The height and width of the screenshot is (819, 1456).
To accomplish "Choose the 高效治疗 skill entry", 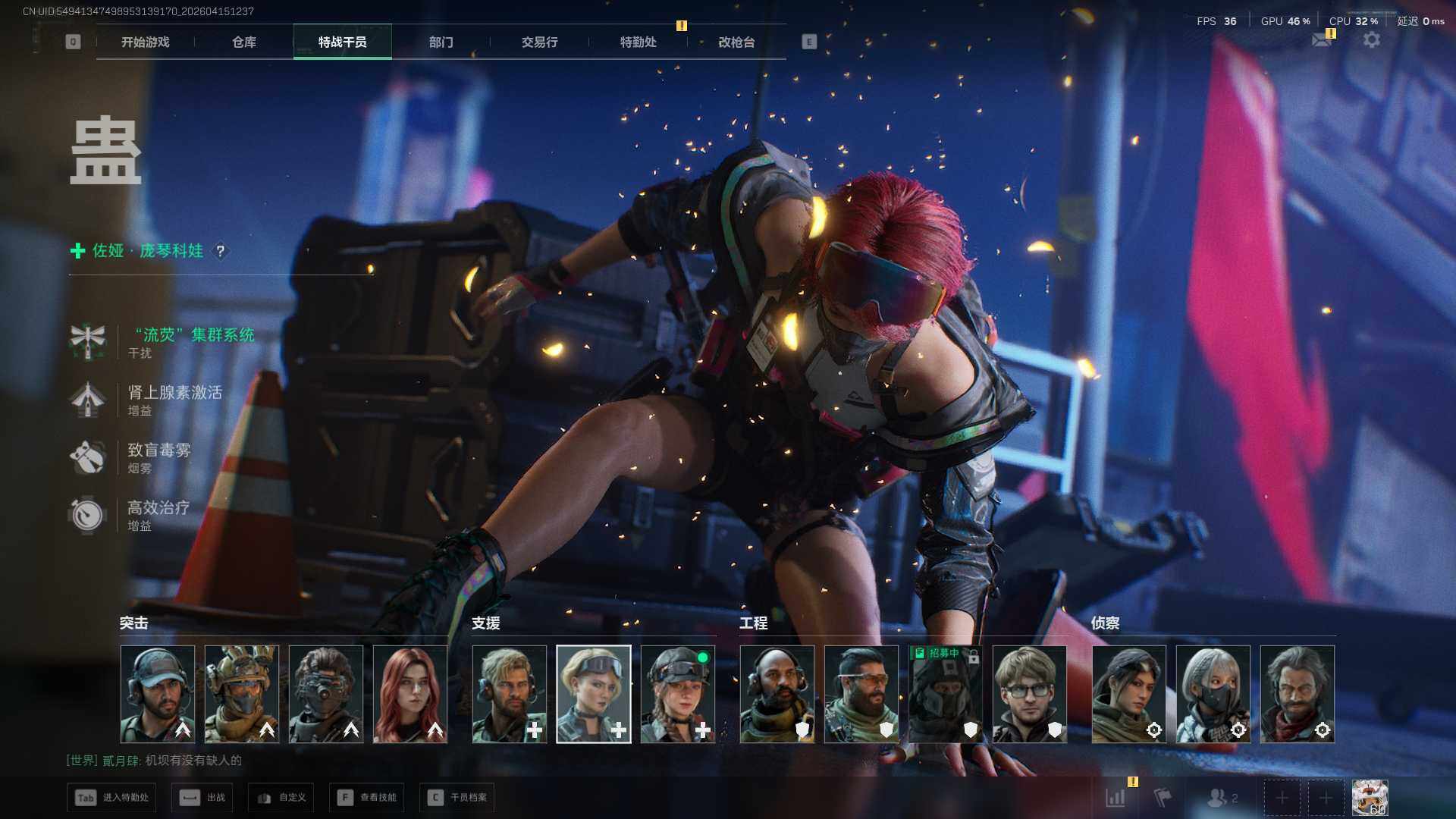I will 158,508.
